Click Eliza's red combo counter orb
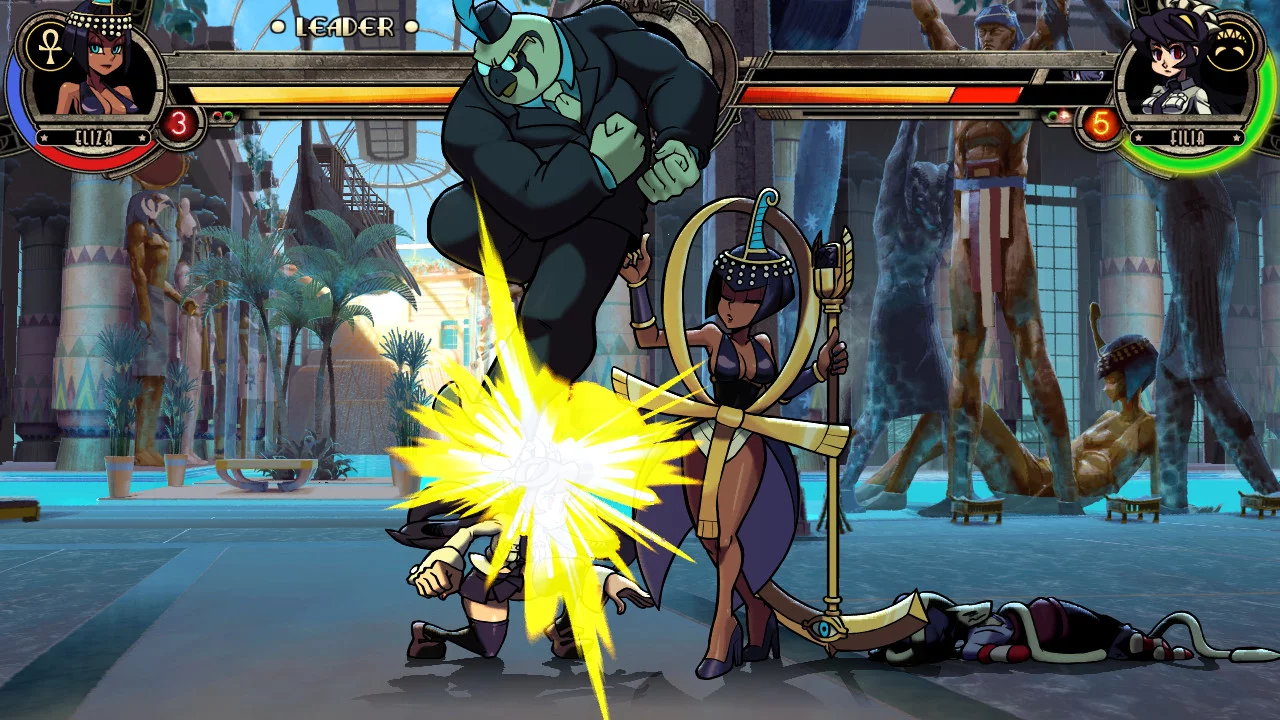Screen dimensions: 1280x720 (179, 121)
